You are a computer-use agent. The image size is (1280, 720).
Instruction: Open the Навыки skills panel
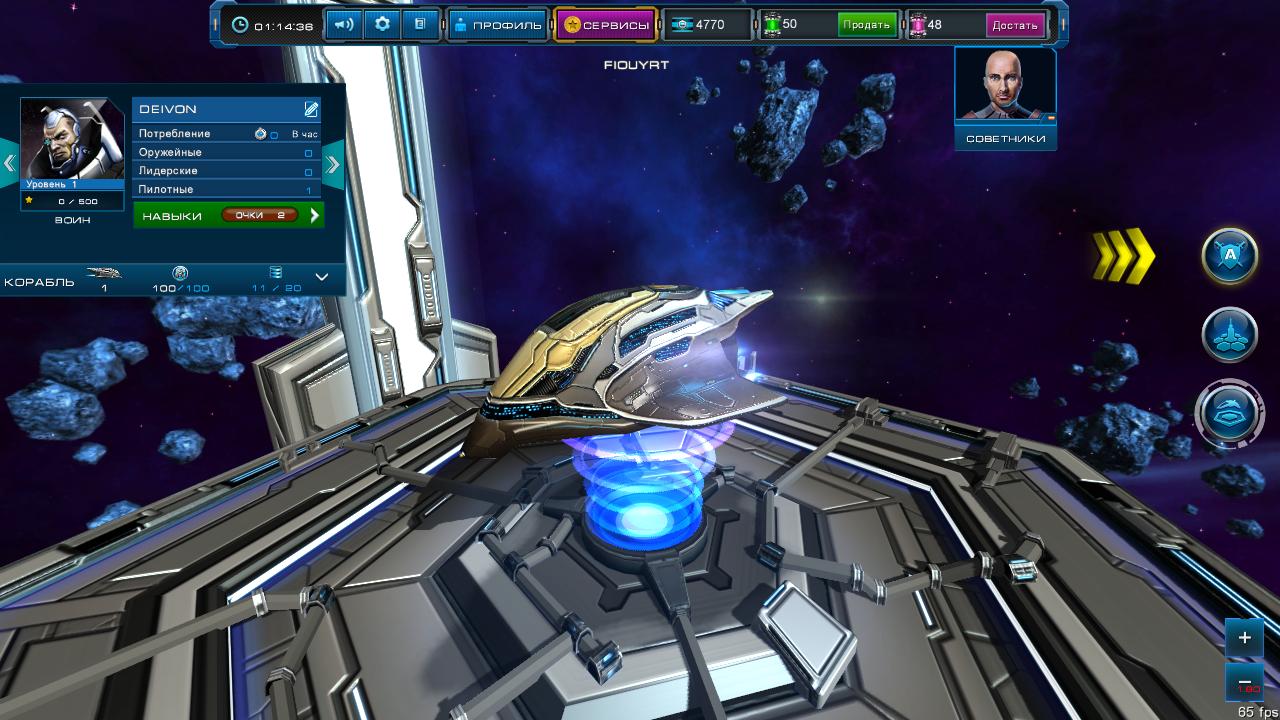pos(229,215)
